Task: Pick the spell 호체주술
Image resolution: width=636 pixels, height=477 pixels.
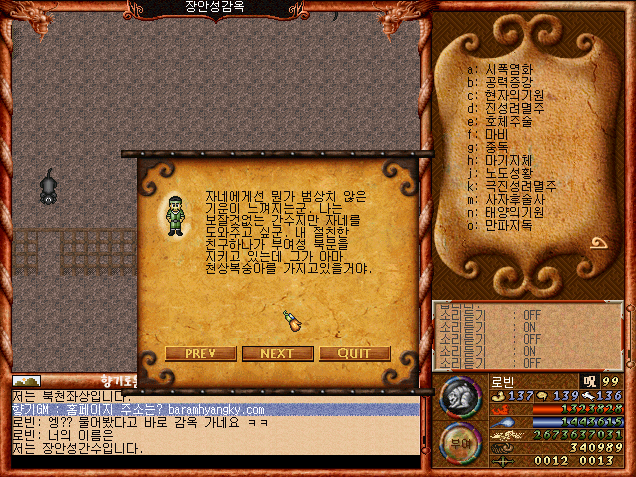Action: point(509,121)
